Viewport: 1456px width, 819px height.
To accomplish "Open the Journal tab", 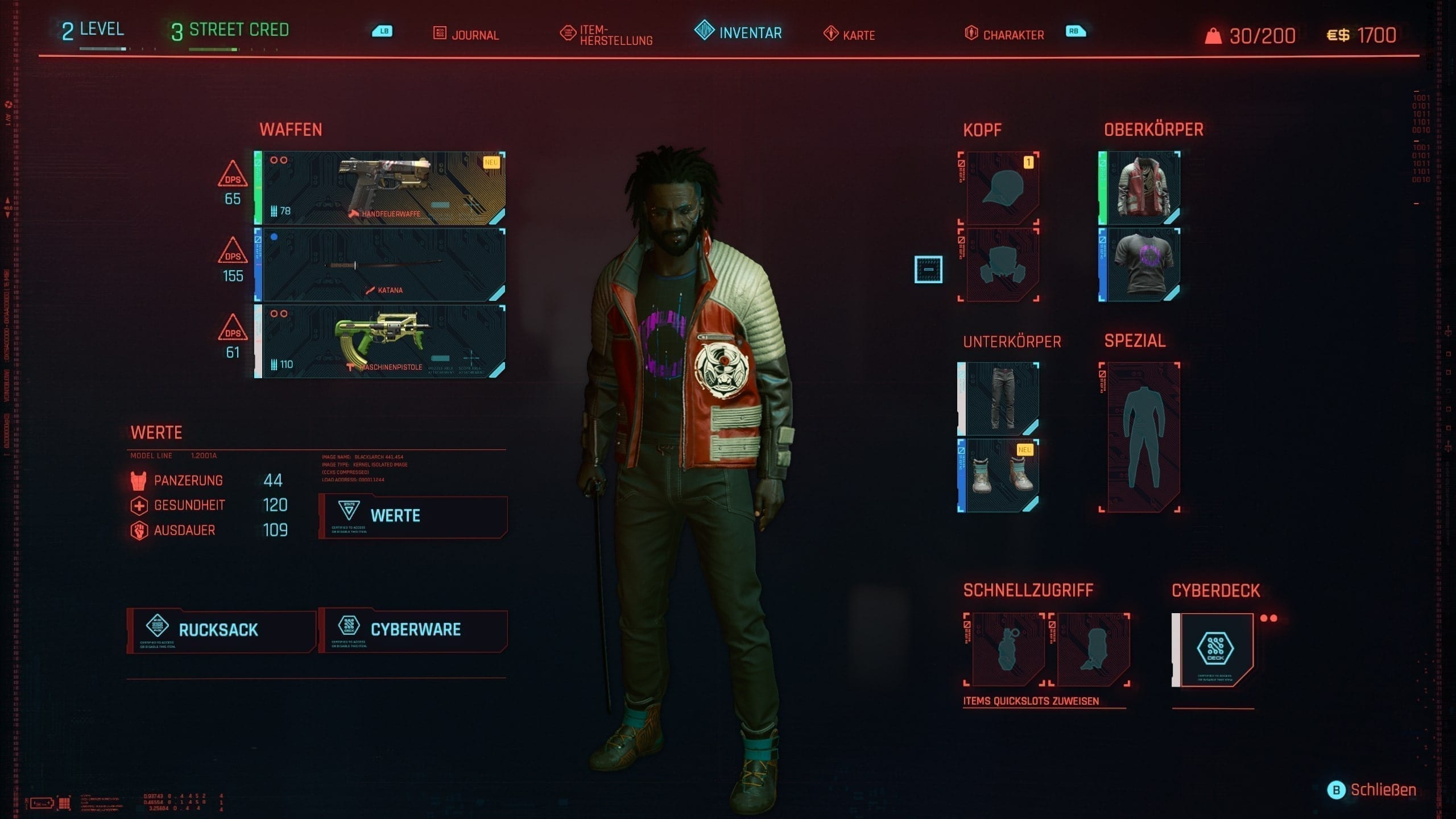I will pyautogui.click(x=466, y=34).
